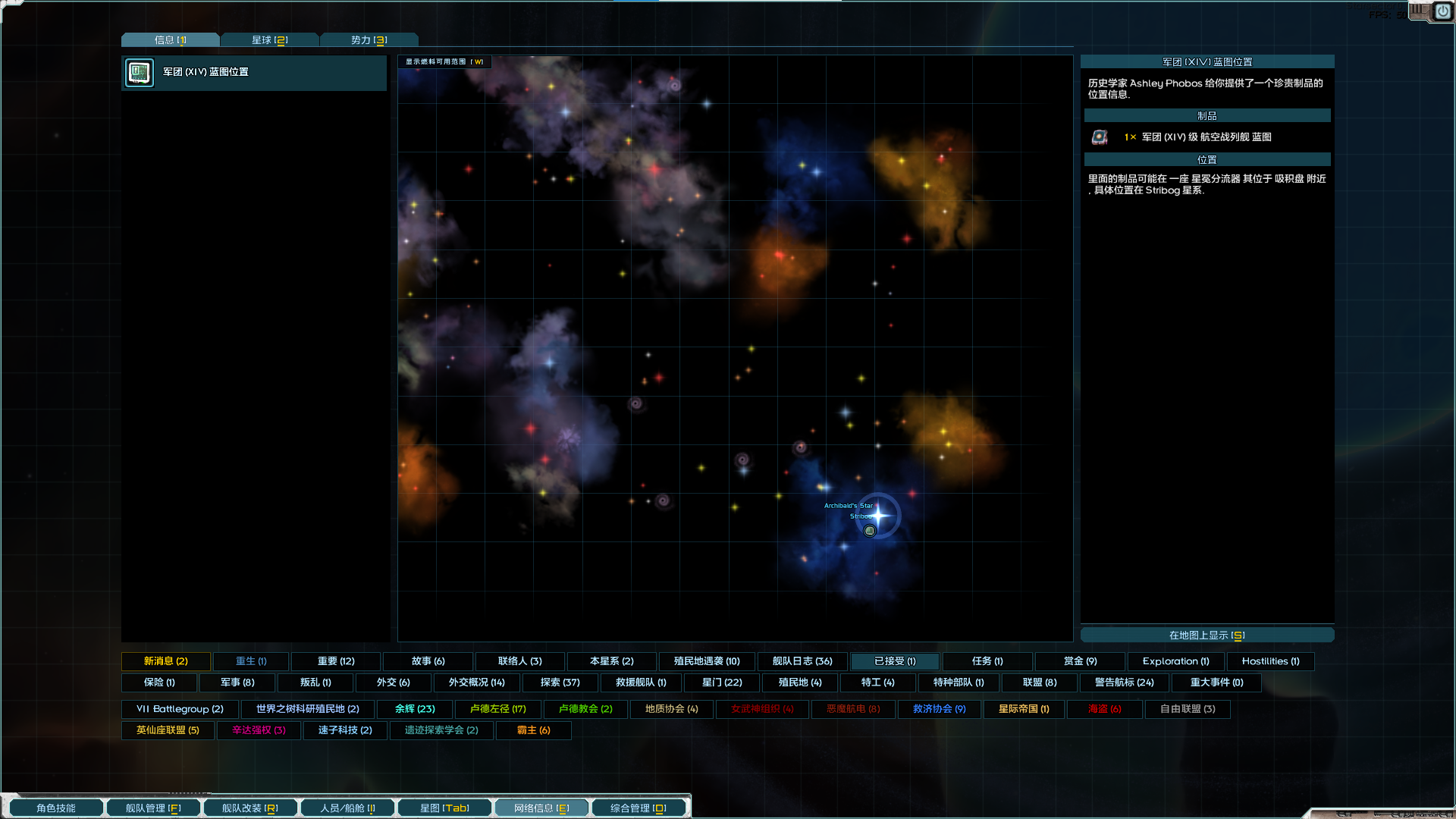Filter intel by Hostilities (1)
Image resolution: width=1456 pixels, height=819 pixels.
coord(1270,661)
